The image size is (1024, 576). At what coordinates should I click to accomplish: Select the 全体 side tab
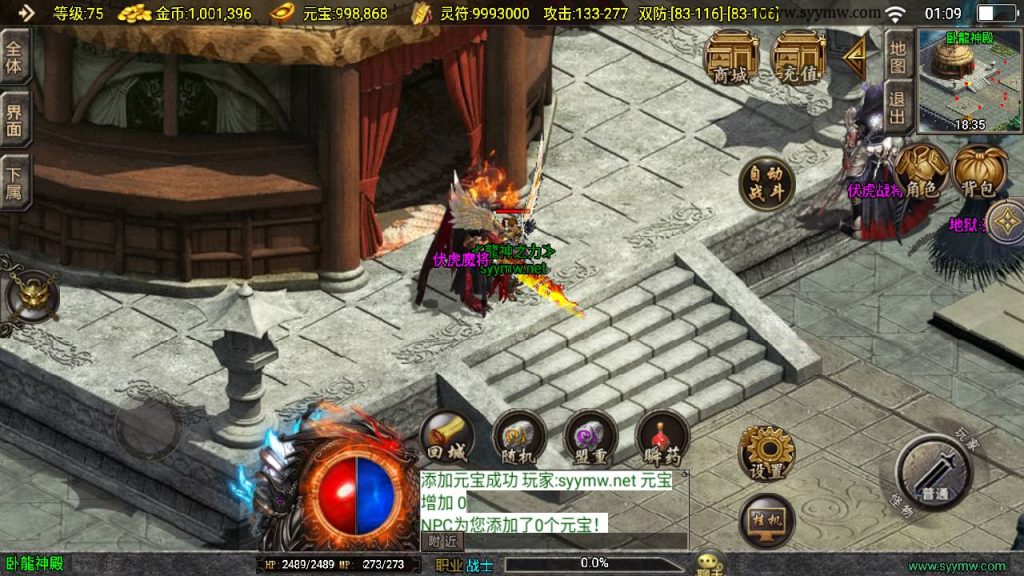click(14, 57)
